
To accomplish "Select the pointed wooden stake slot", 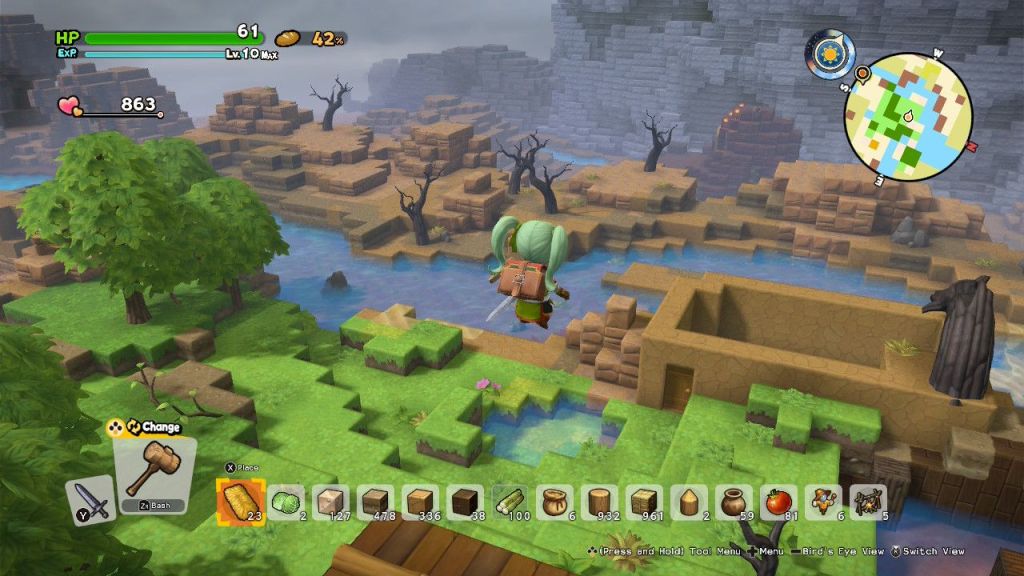I will point(690,501).
